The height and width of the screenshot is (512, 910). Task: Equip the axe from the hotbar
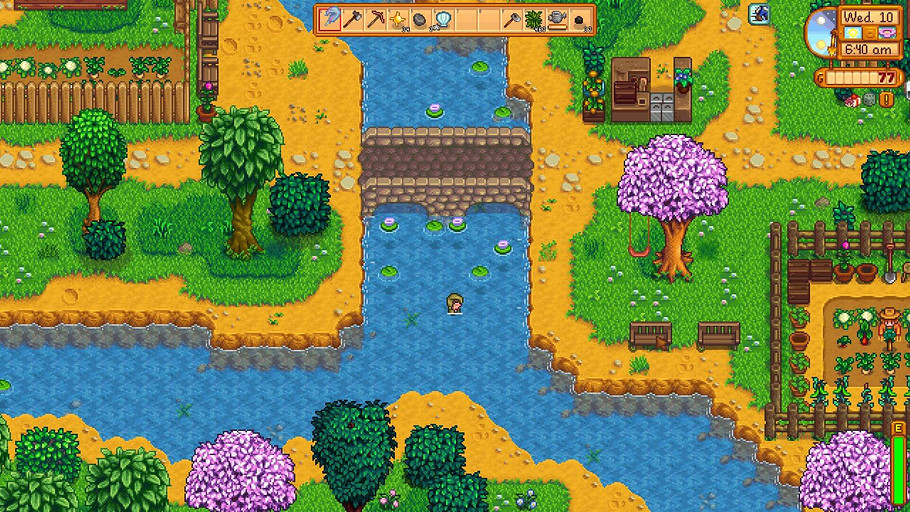pyautogui.click(x=353, y=18)
